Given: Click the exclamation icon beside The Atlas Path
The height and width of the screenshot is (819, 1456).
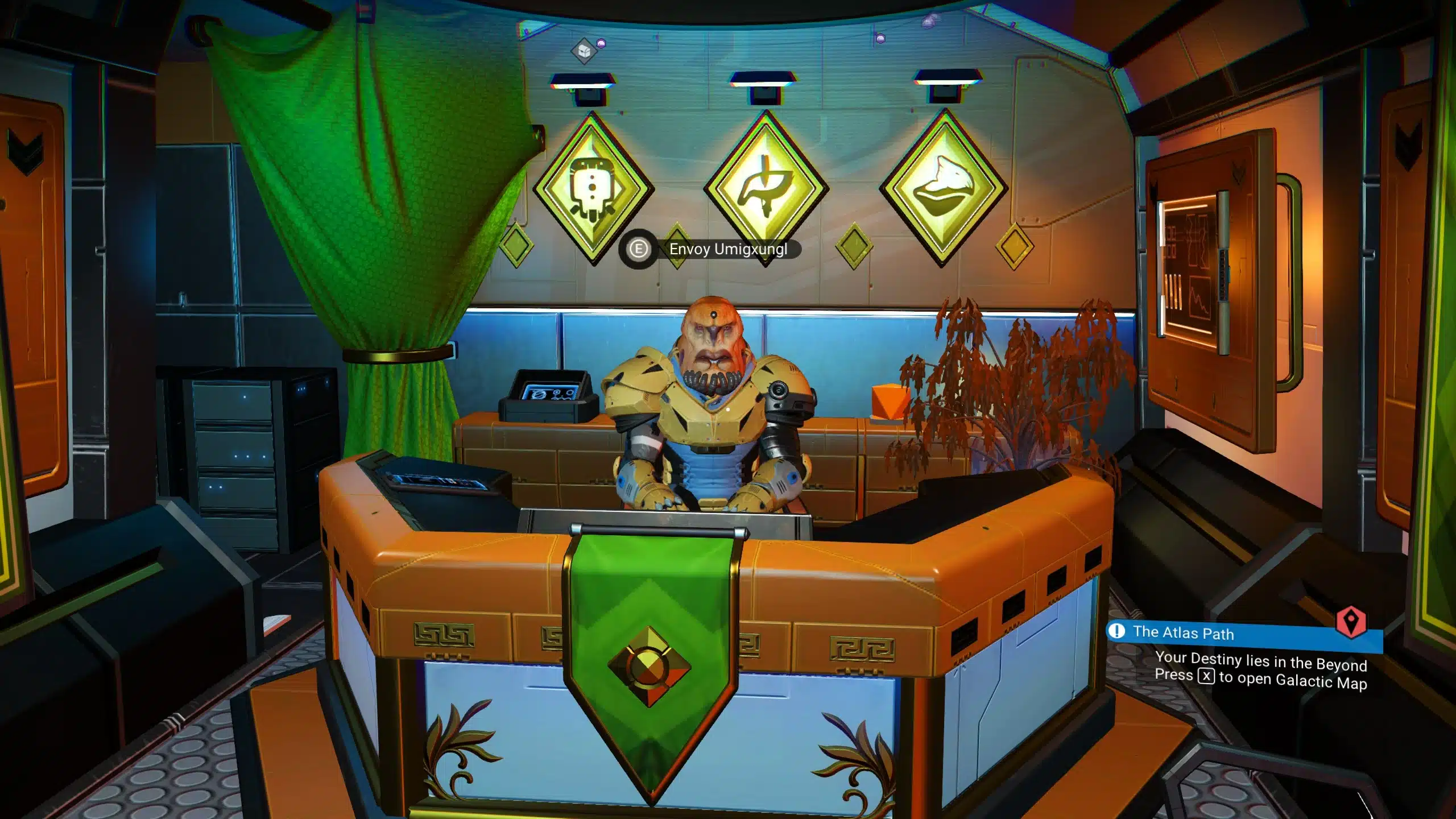Looking at the screenshot, I should (1116, 631).
